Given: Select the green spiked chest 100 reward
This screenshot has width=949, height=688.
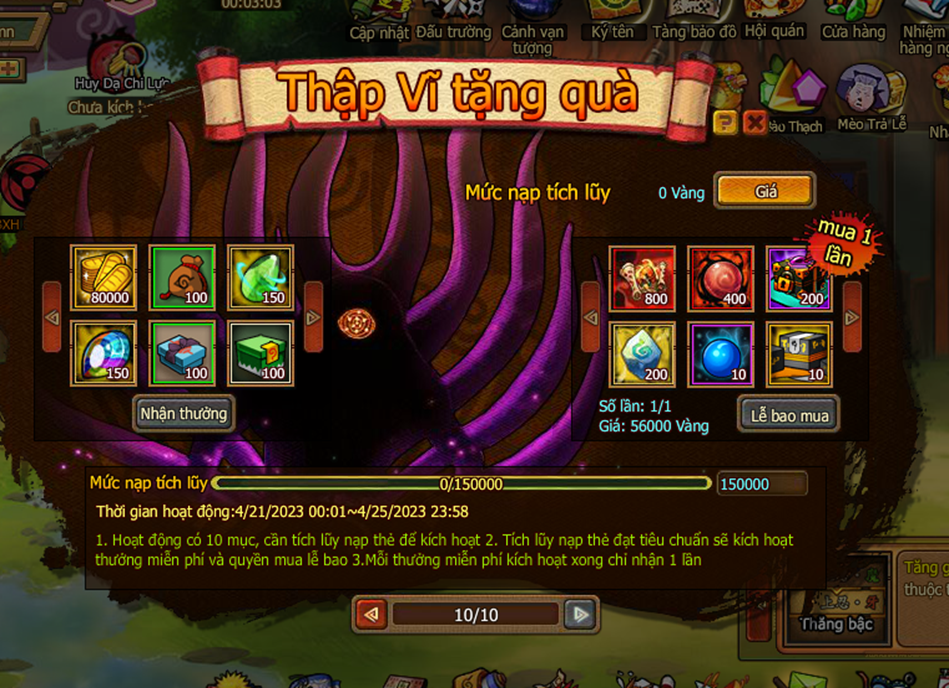Looking at the screenshot, I should [260, 354].
